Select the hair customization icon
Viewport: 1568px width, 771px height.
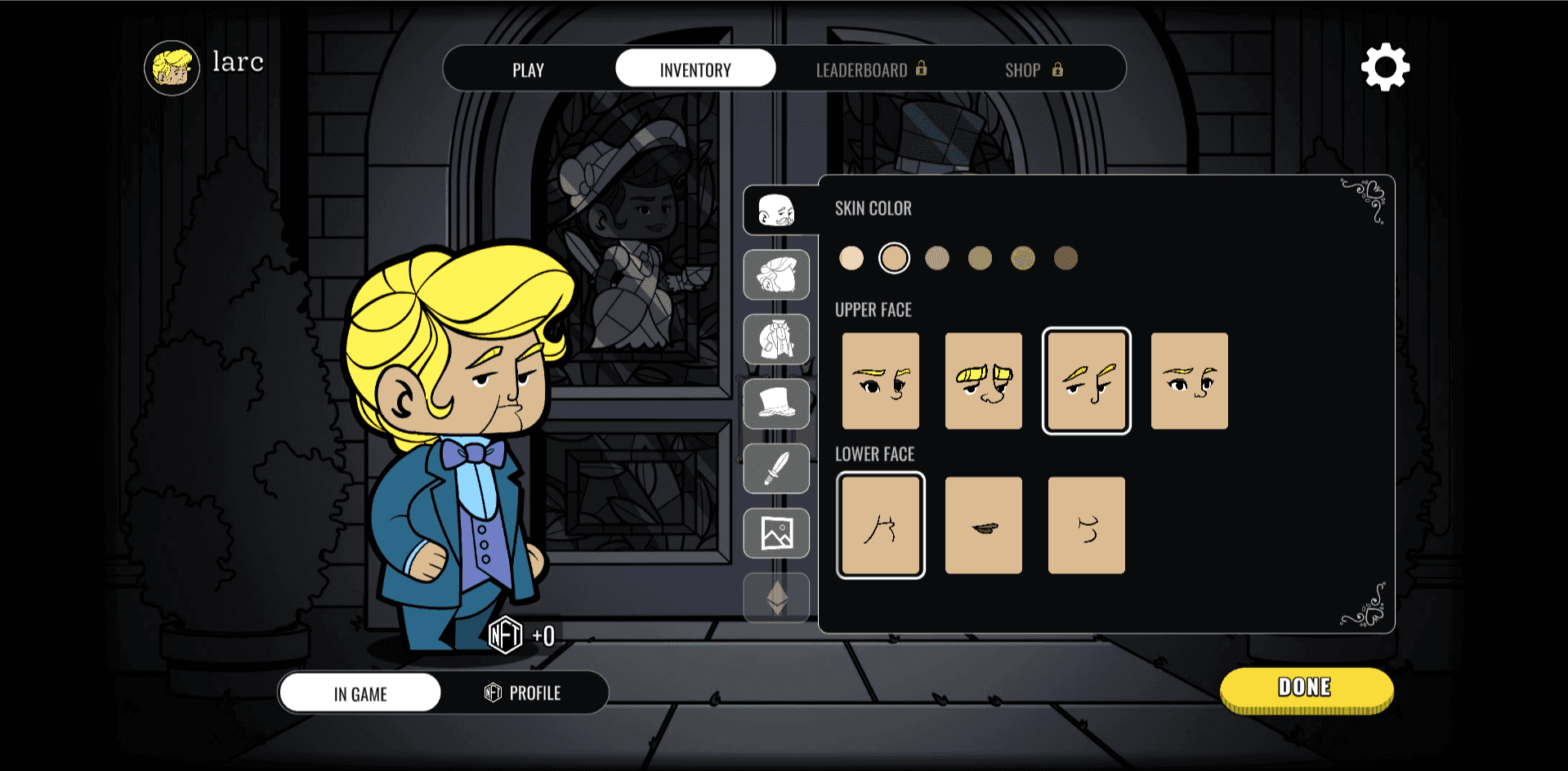click(775, 275)
